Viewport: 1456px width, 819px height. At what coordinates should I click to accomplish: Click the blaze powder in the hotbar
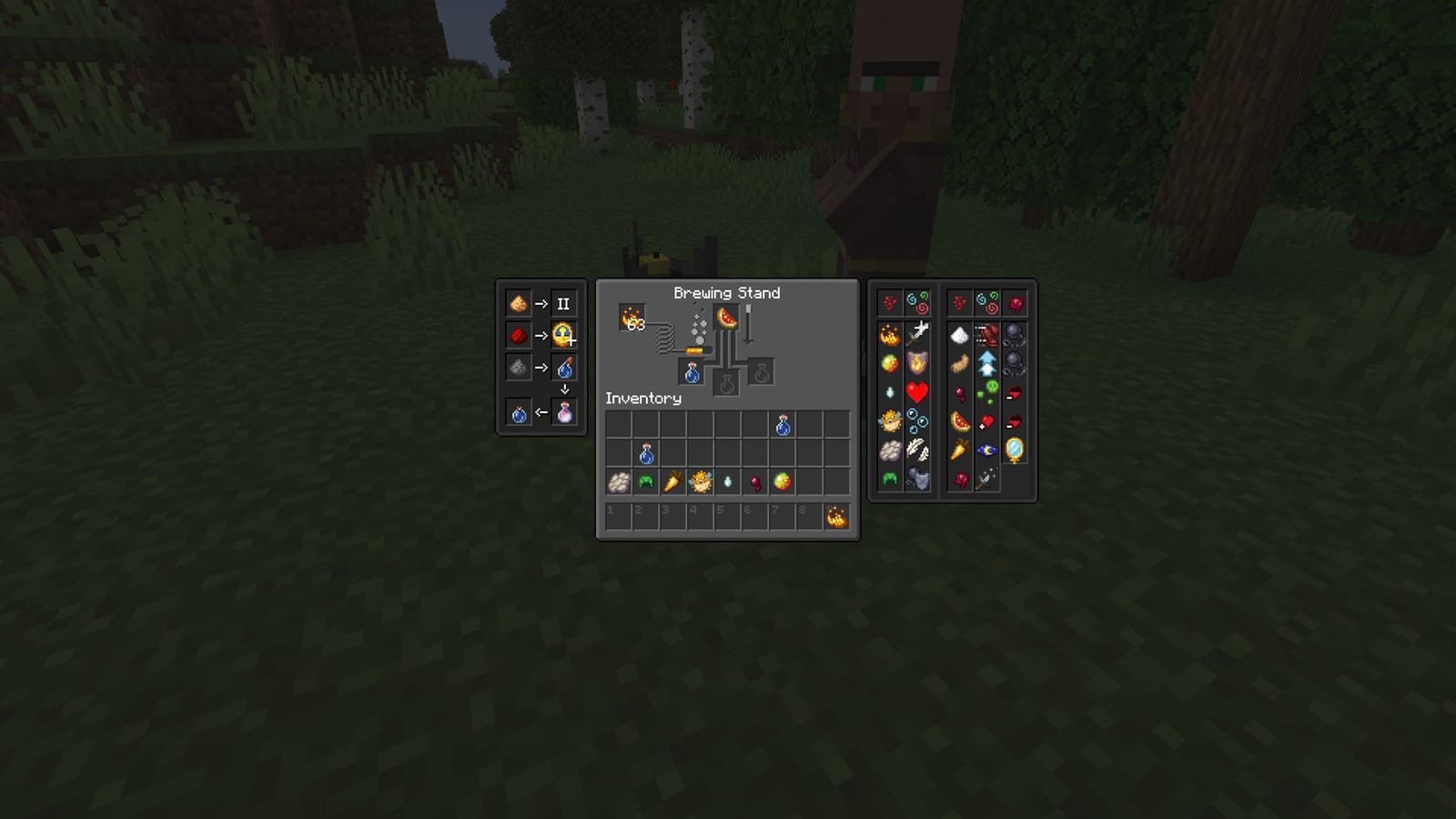pos(836,518)
